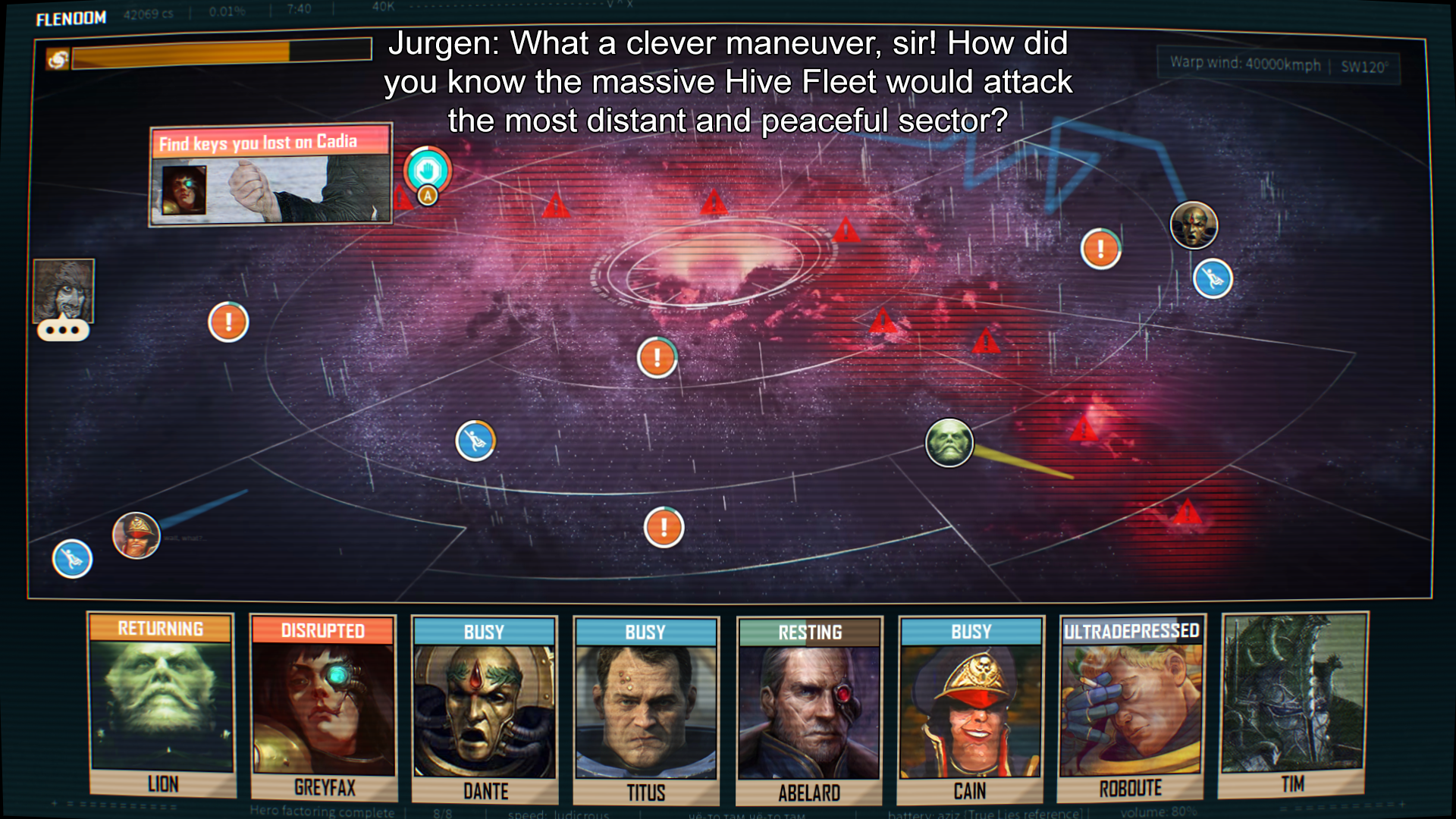This screenshot has height=819, width=1456.
Task: Click the swirl icon beside the orange bar
Action: click(58, 58)
